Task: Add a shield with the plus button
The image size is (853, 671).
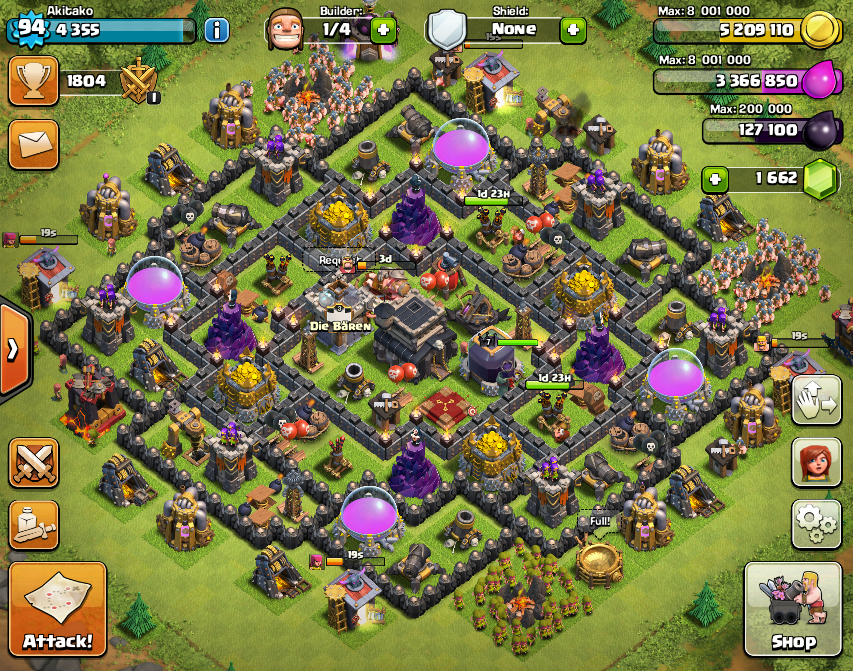Action: point(573,29)
